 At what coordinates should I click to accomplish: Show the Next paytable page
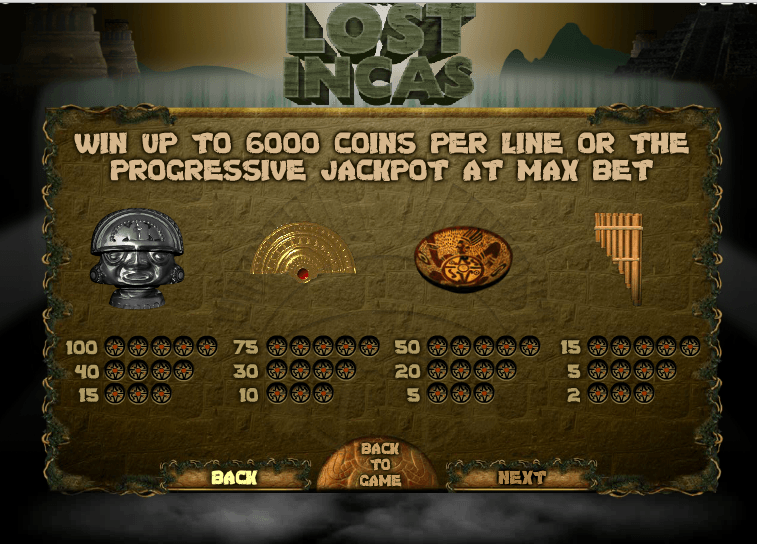click(521, 477)
